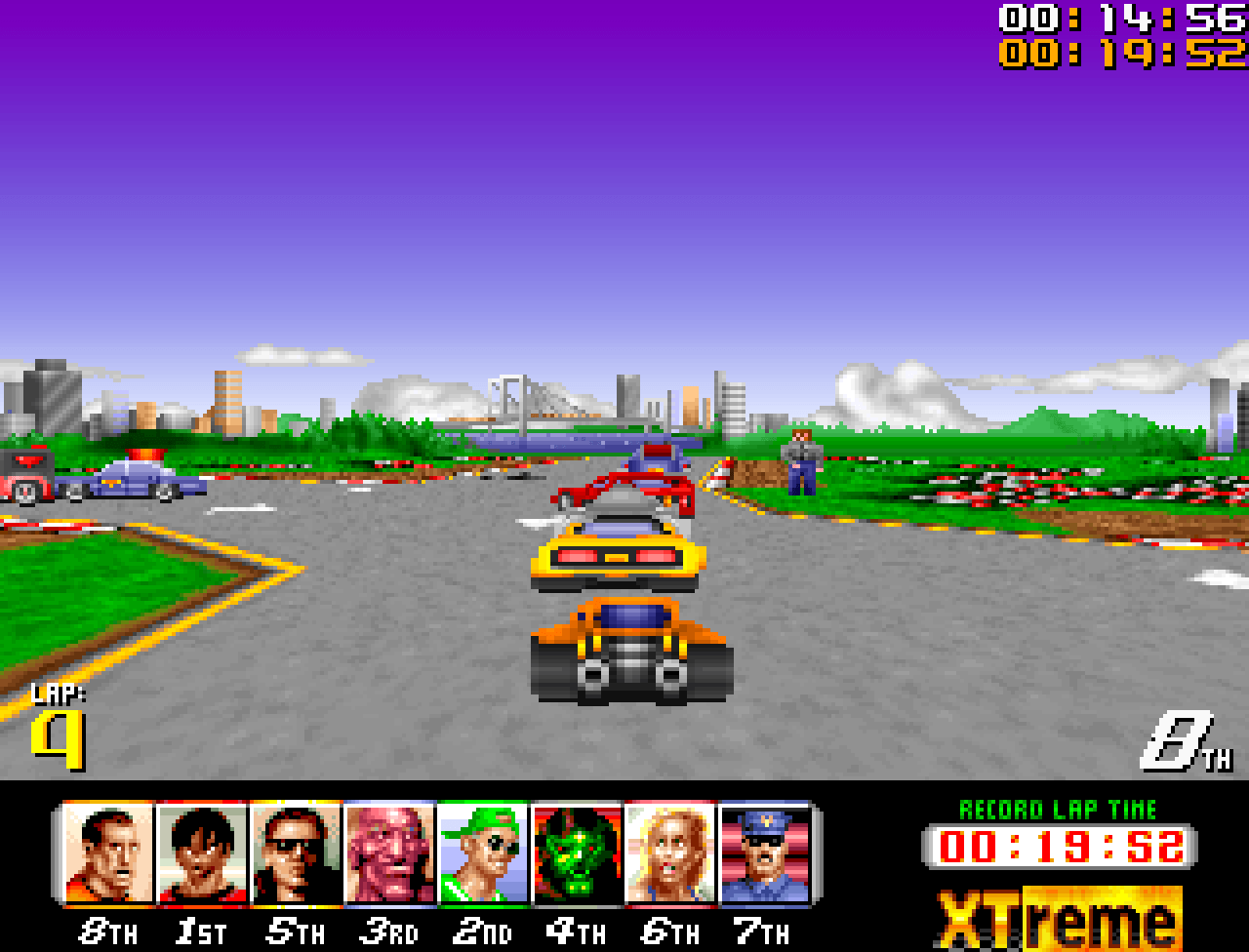The image size is (1249, 952).
Task: Click the XTreme logo
Action: click(x=1058, y=918)
